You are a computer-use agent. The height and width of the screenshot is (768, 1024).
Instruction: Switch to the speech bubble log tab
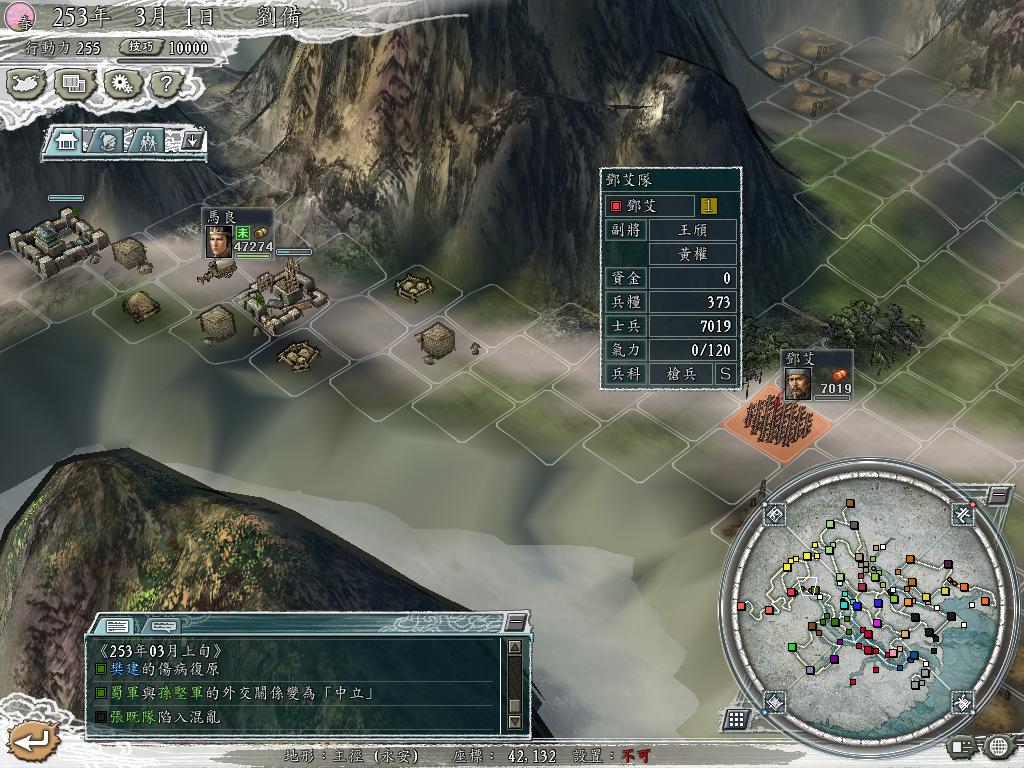163,627
